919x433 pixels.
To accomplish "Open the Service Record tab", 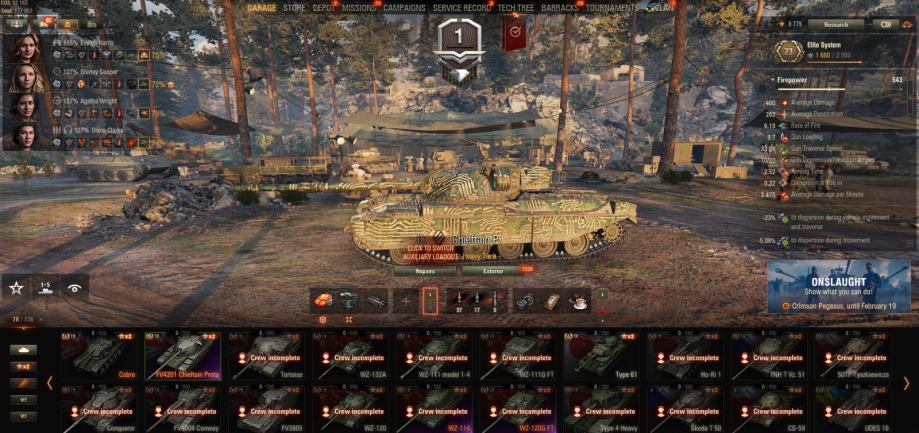I will click(x=462, y=8).
